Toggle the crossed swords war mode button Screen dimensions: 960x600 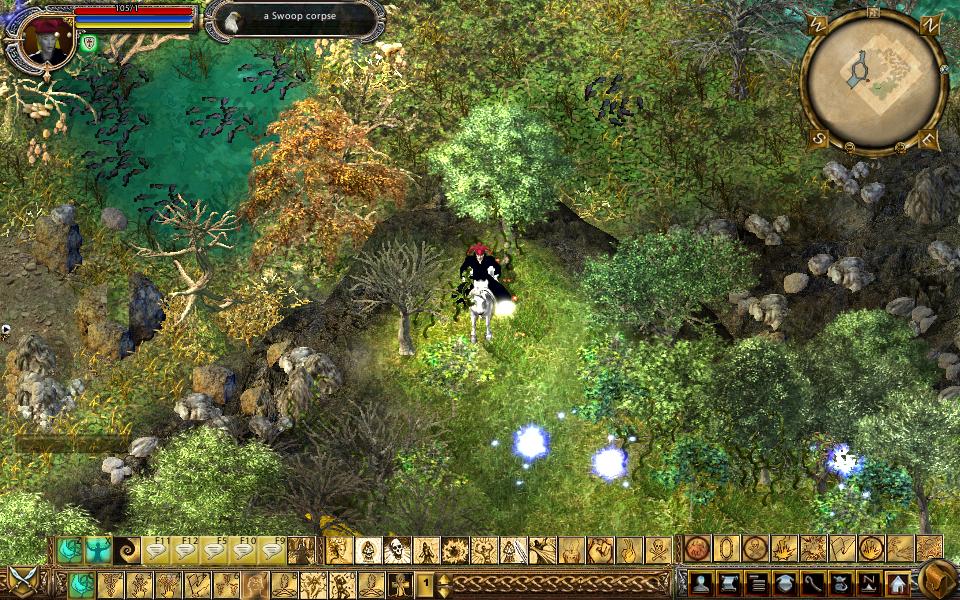[23, 582]
